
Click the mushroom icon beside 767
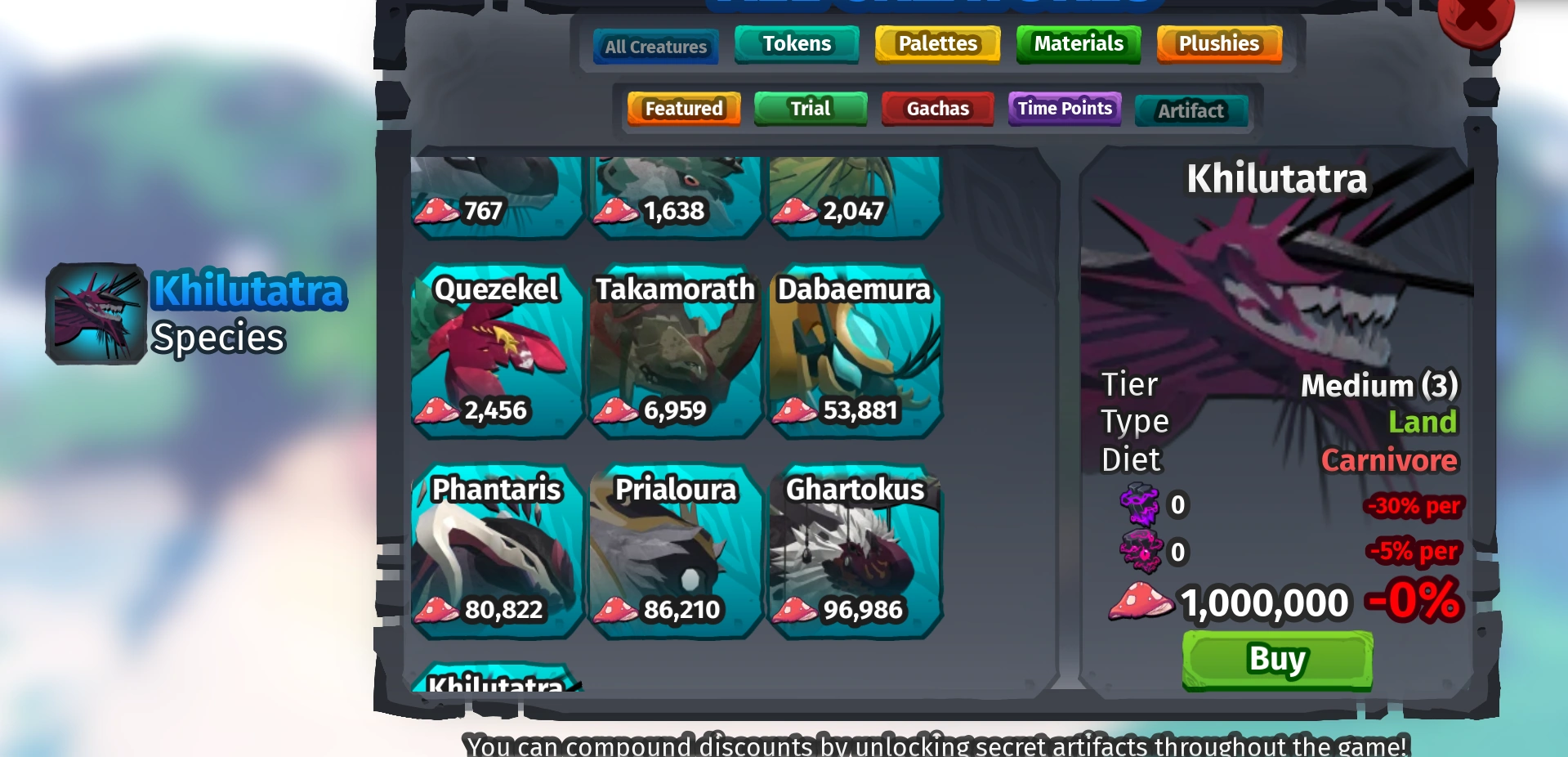(437, 211)
